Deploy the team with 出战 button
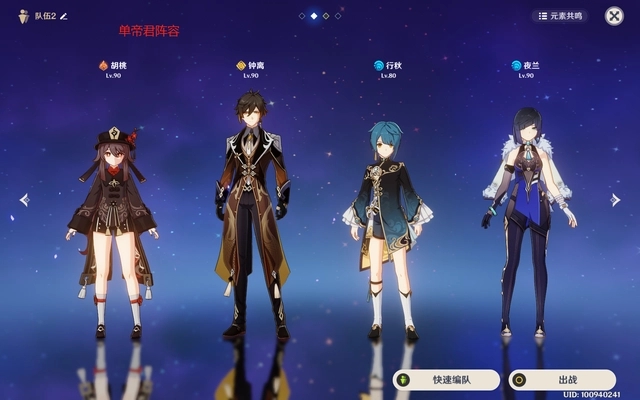 pyautogui.click(x=561, y=380)
